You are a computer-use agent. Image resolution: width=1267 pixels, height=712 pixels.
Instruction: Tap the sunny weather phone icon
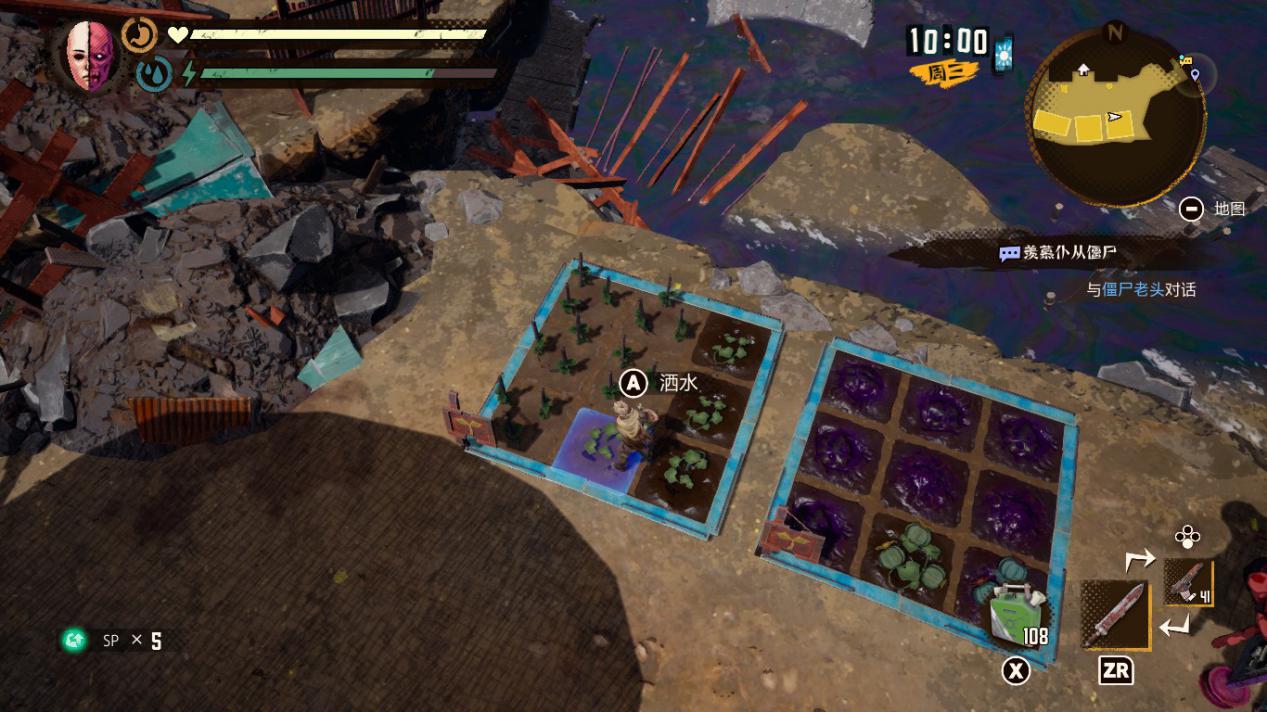point(1003,52)
